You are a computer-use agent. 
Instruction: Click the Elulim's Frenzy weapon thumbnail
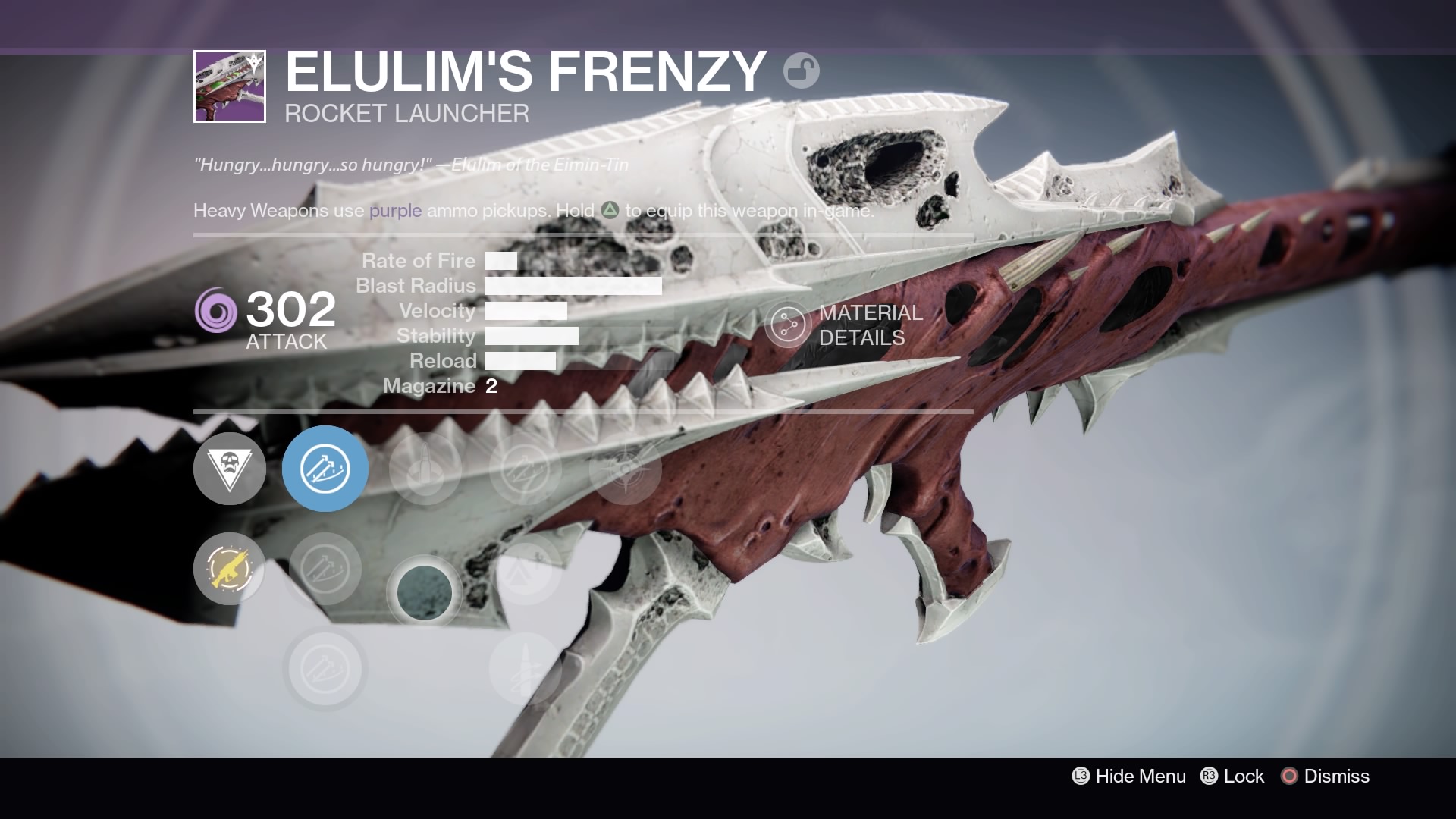tap(230, 86)
